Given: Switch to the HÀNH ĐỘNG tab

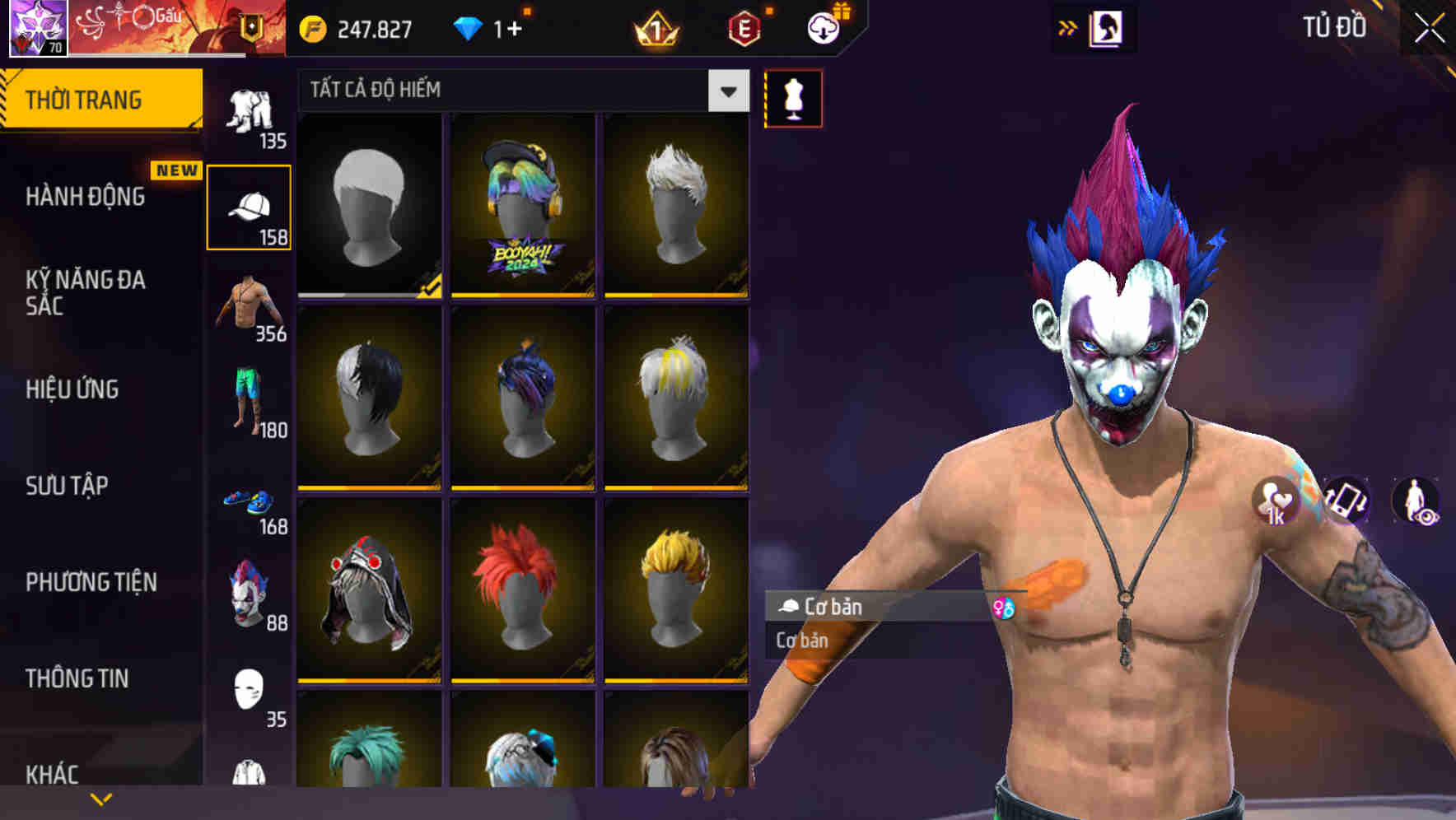Looking at the screenshot, I should (x=86, y=198).
